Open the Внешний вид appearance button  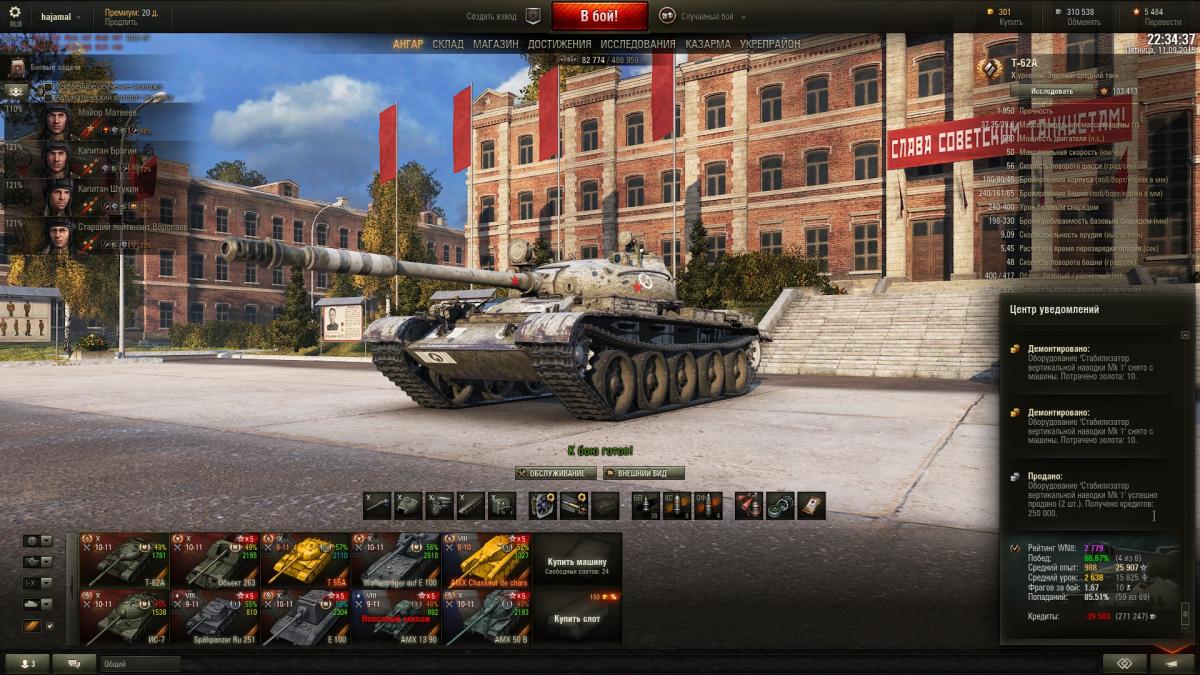643,473
